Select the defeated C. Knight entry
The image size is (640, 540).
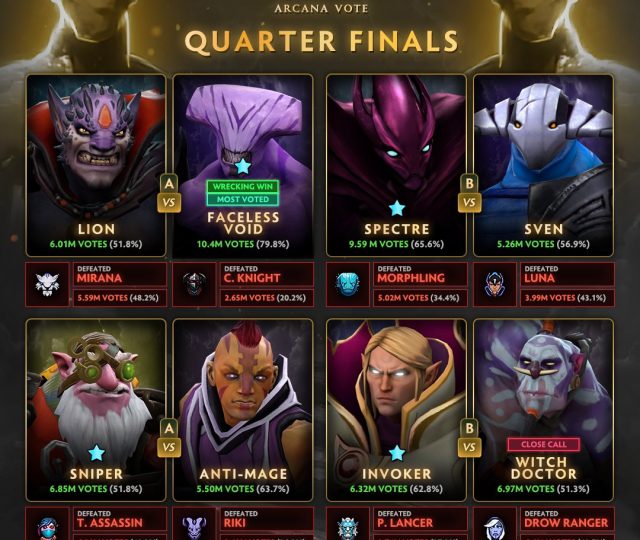(x=243, y=284)
